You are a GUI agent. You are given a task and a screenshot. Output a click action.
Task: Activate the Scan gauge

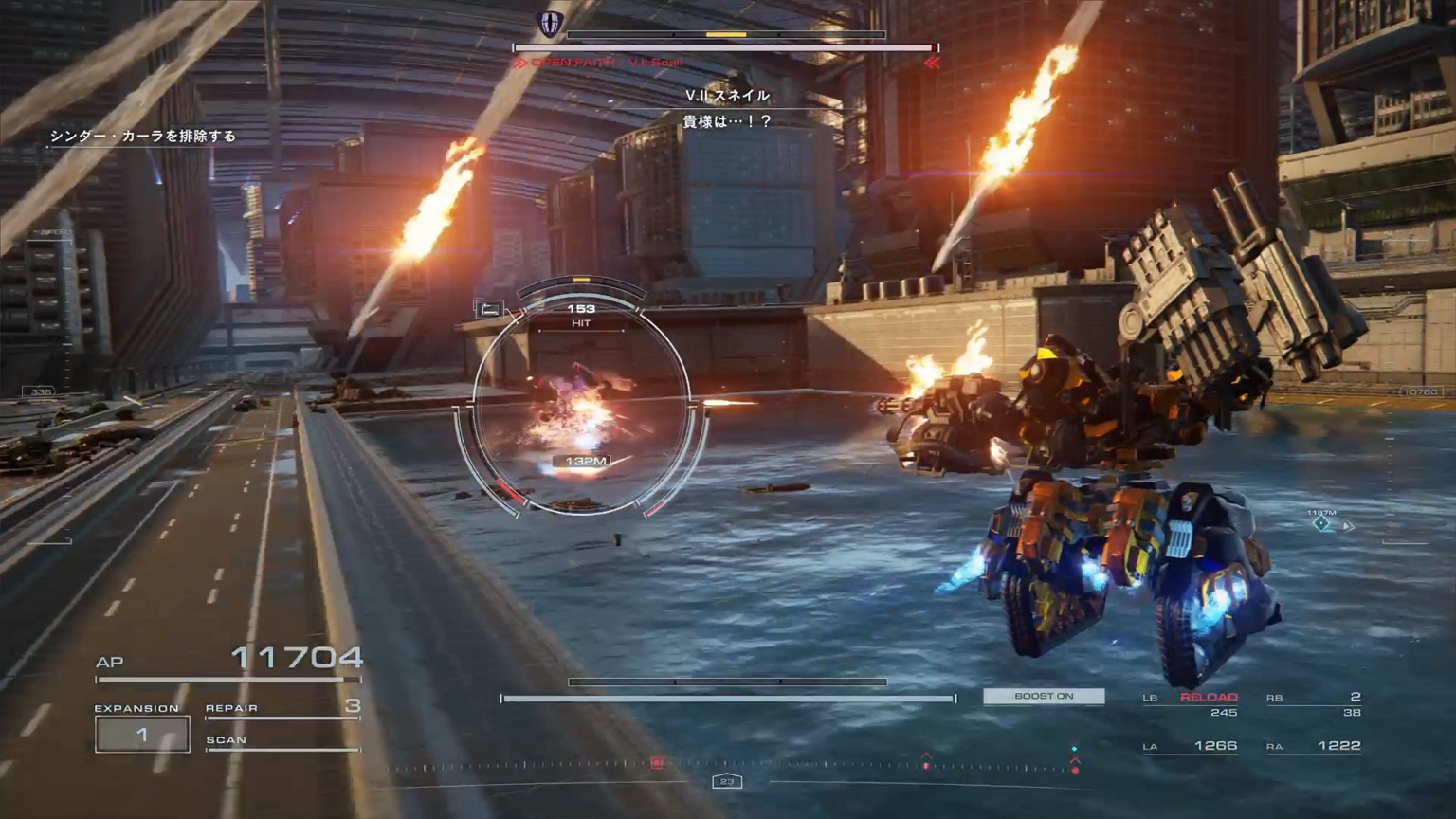coord(282,742)
